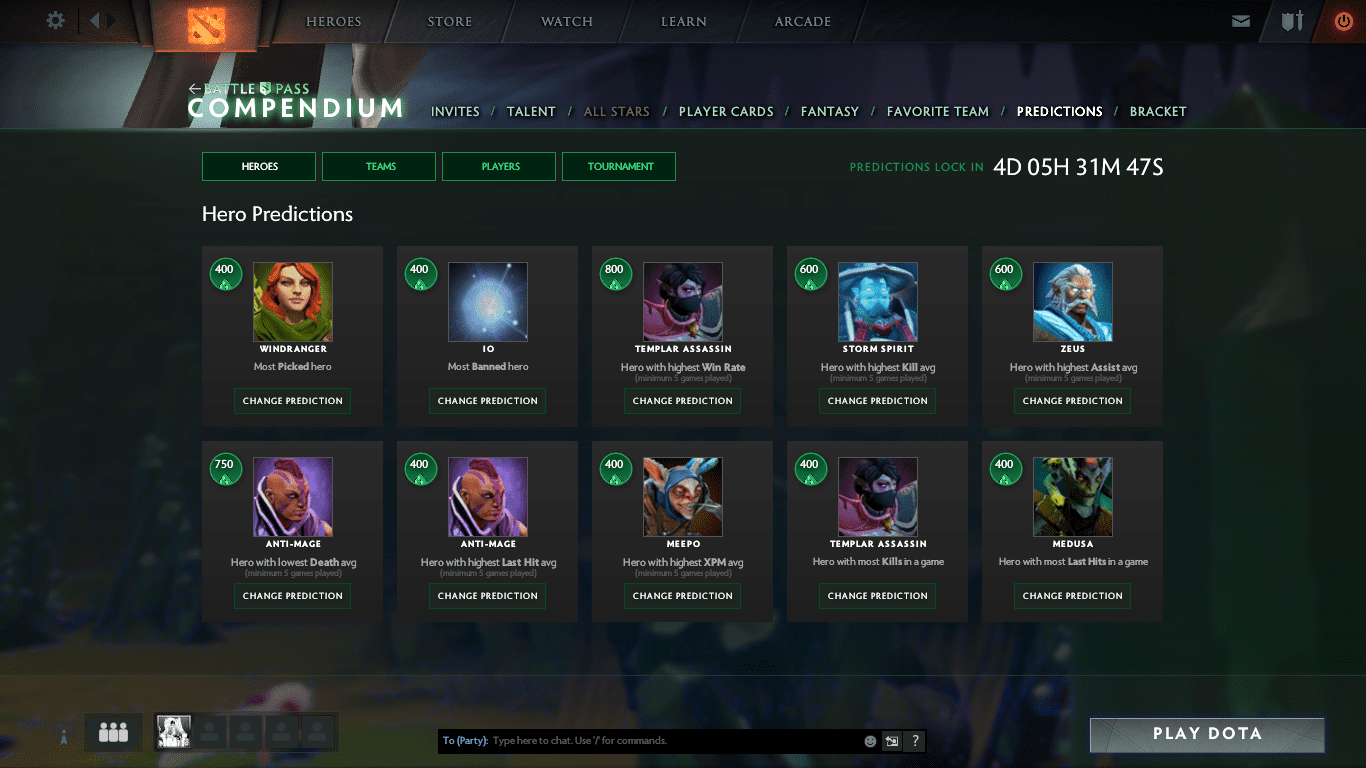1366x768 pixels.
Task: Switch to the Players predictions category
Action: pyautogui.click(x=499, y=166)
